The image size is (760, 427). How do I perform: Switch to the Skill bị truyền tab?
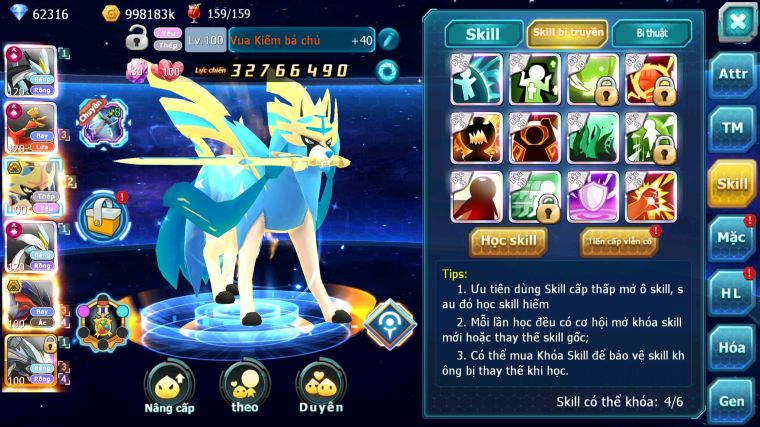567,32
